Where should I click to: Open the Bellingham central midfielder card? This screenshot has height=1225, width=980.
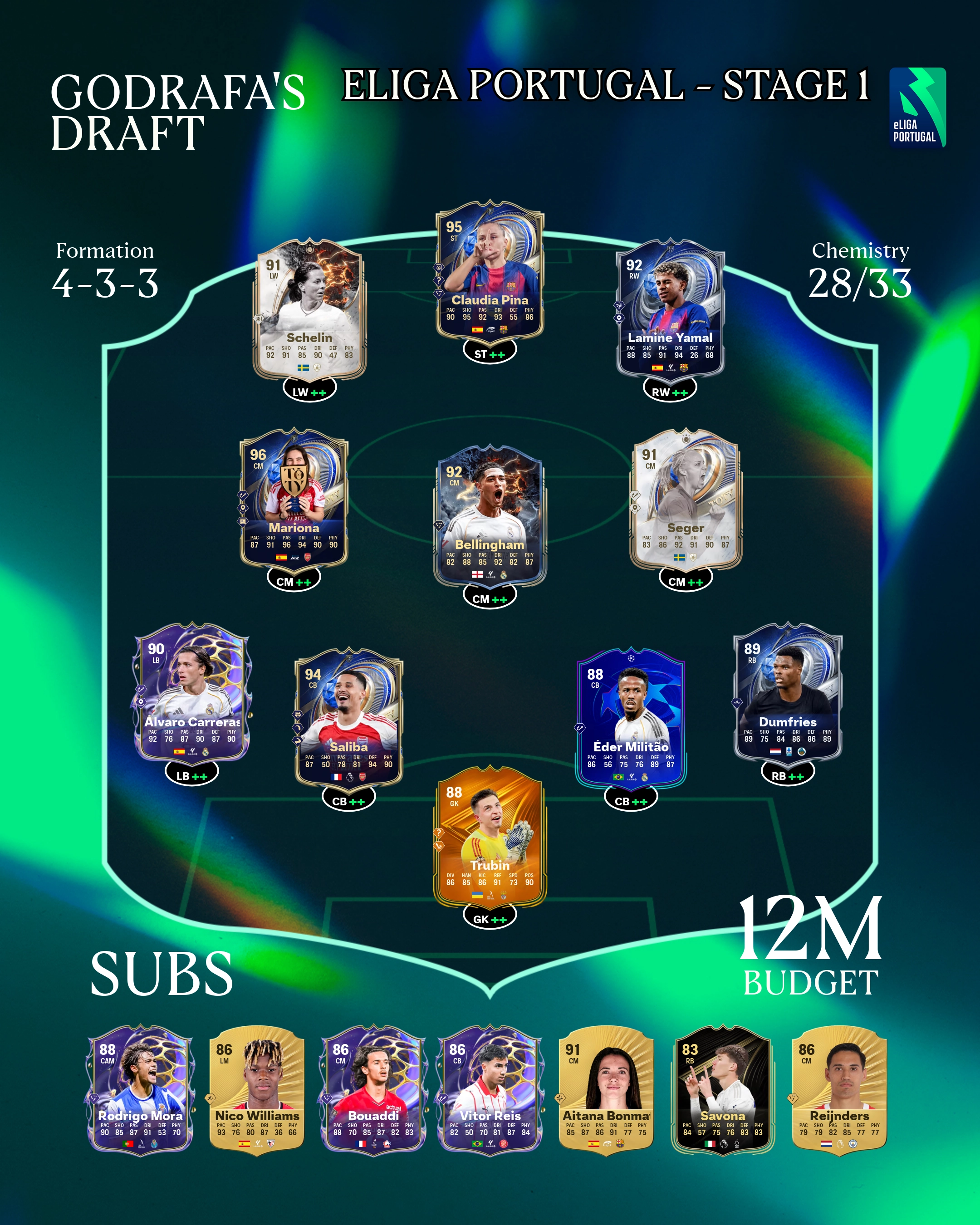point(490,517)
